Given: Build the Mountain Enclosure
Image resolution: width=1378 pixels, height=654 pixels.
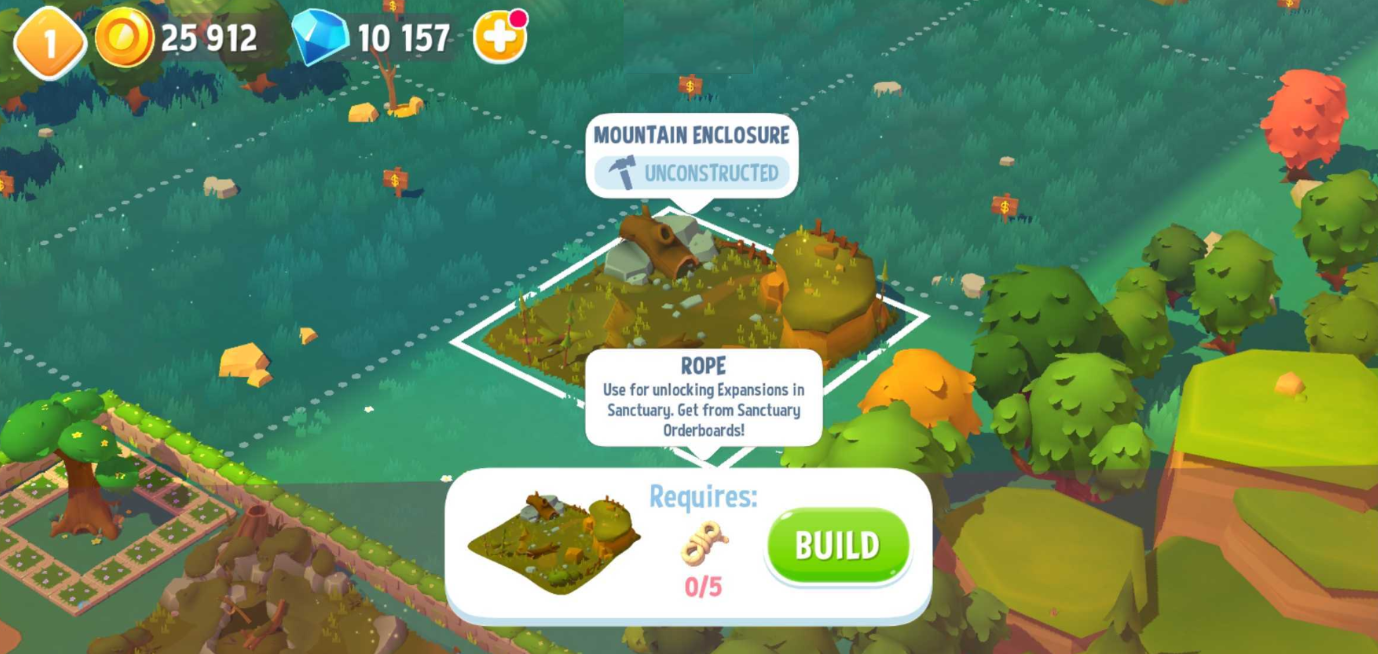Looking at the screenshot, I should 838,545.
